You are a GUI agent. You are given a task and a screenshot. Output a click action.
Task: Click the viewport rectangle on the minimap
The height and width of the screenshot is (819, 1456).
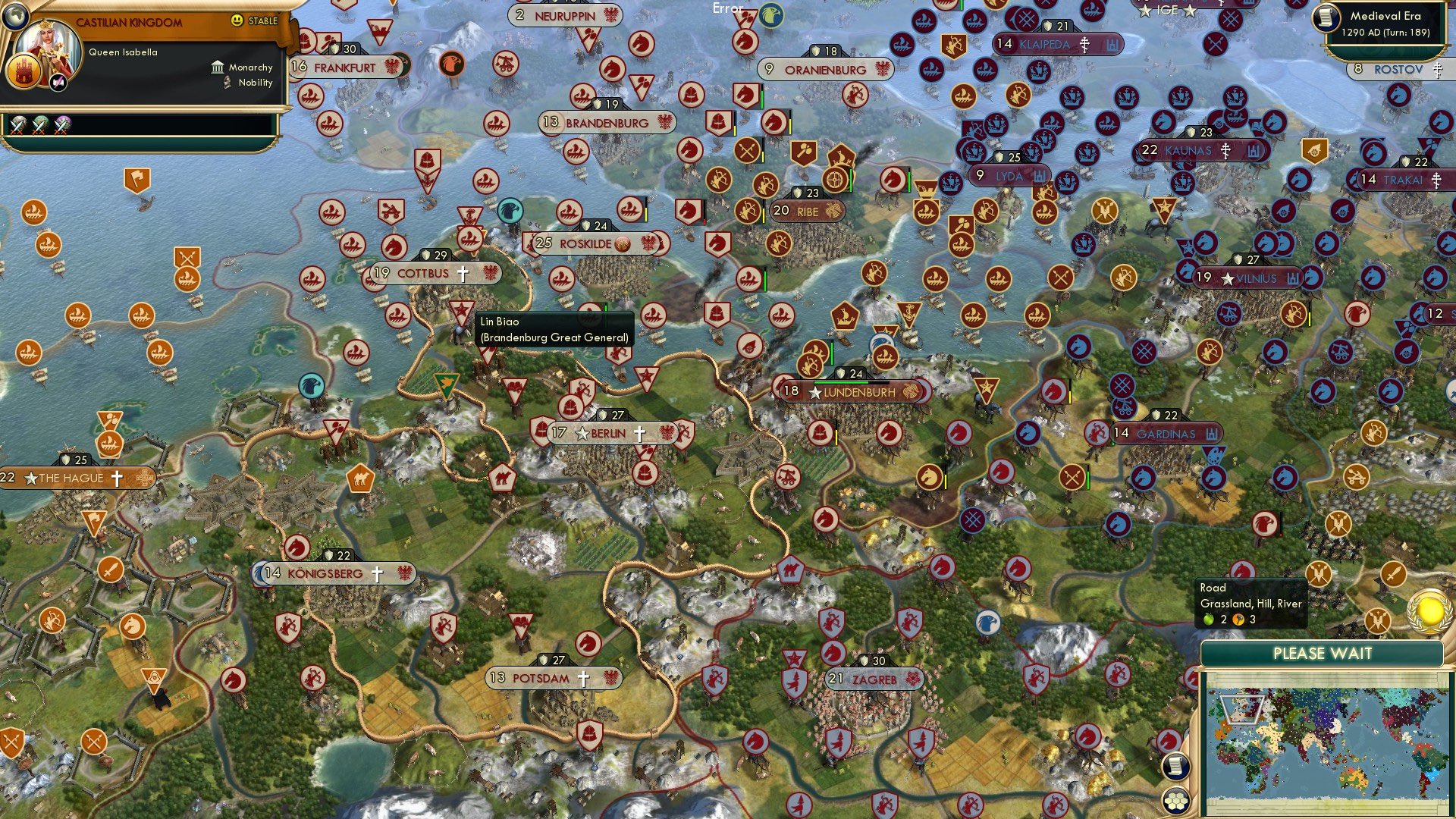click(x=1243, y=708)
